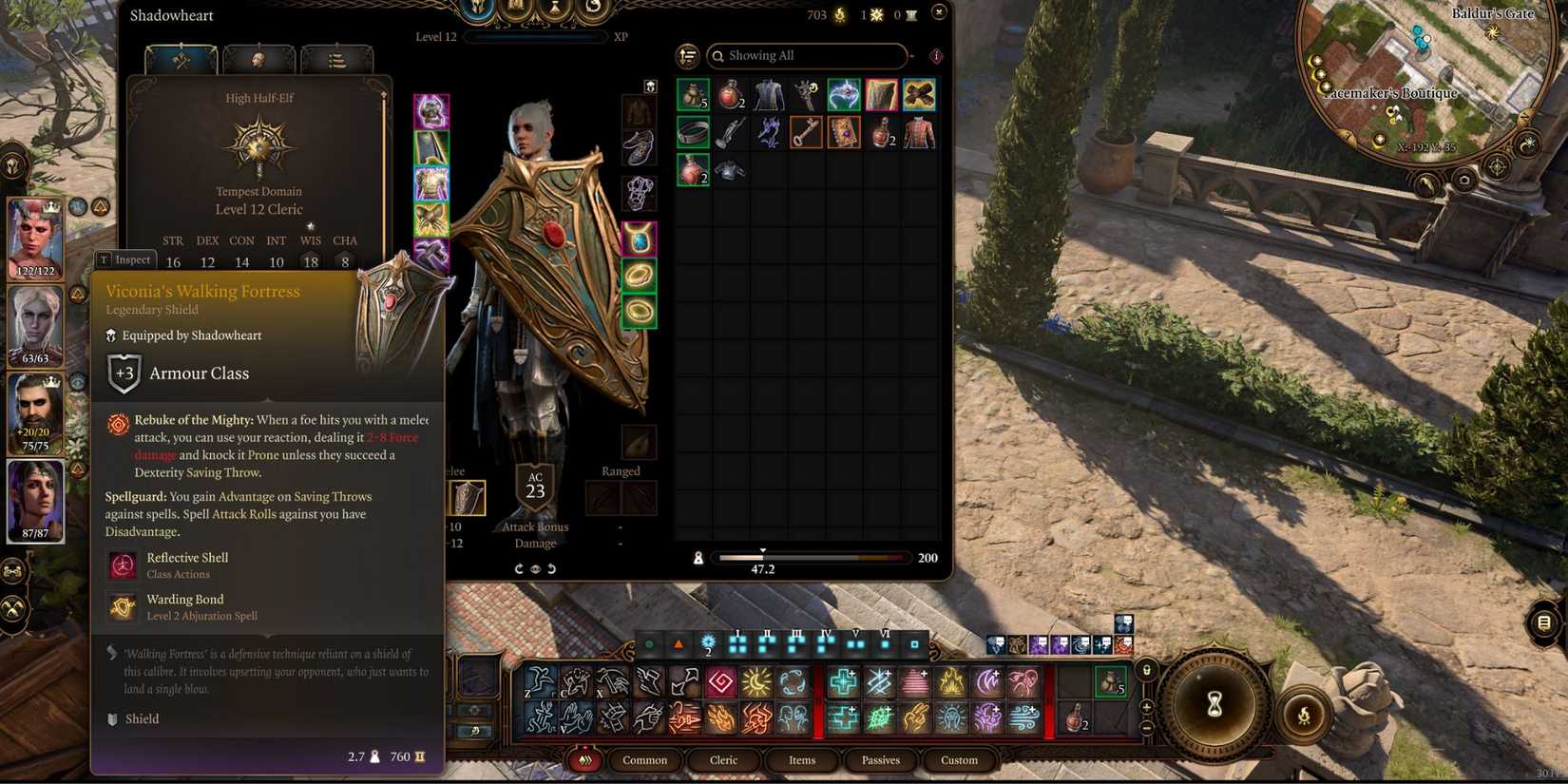Viewport: 1568px width, 784px height.
Task: Toggle the level VI spell slot indicator
Action: (886, 644)
